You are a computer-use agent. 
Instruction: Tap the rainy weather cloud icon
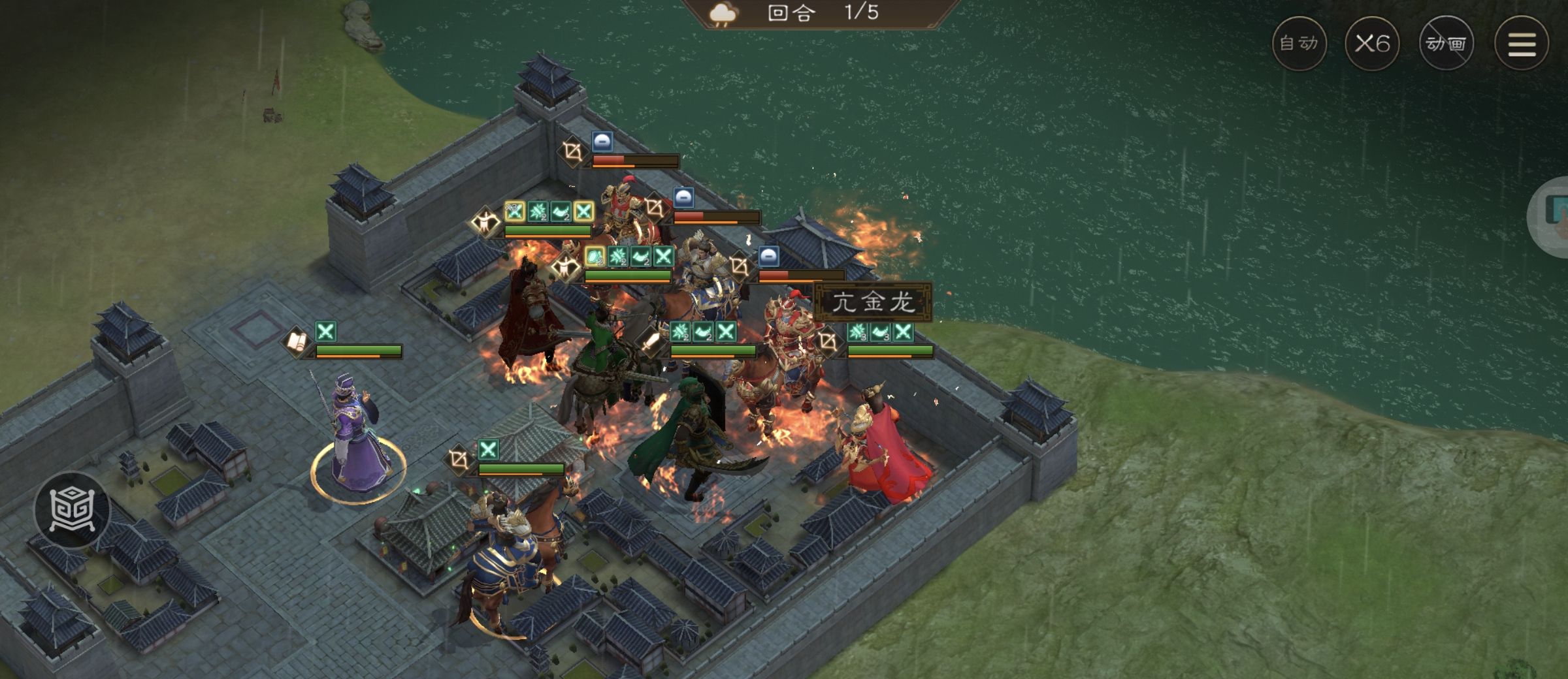tap(723, 14)
